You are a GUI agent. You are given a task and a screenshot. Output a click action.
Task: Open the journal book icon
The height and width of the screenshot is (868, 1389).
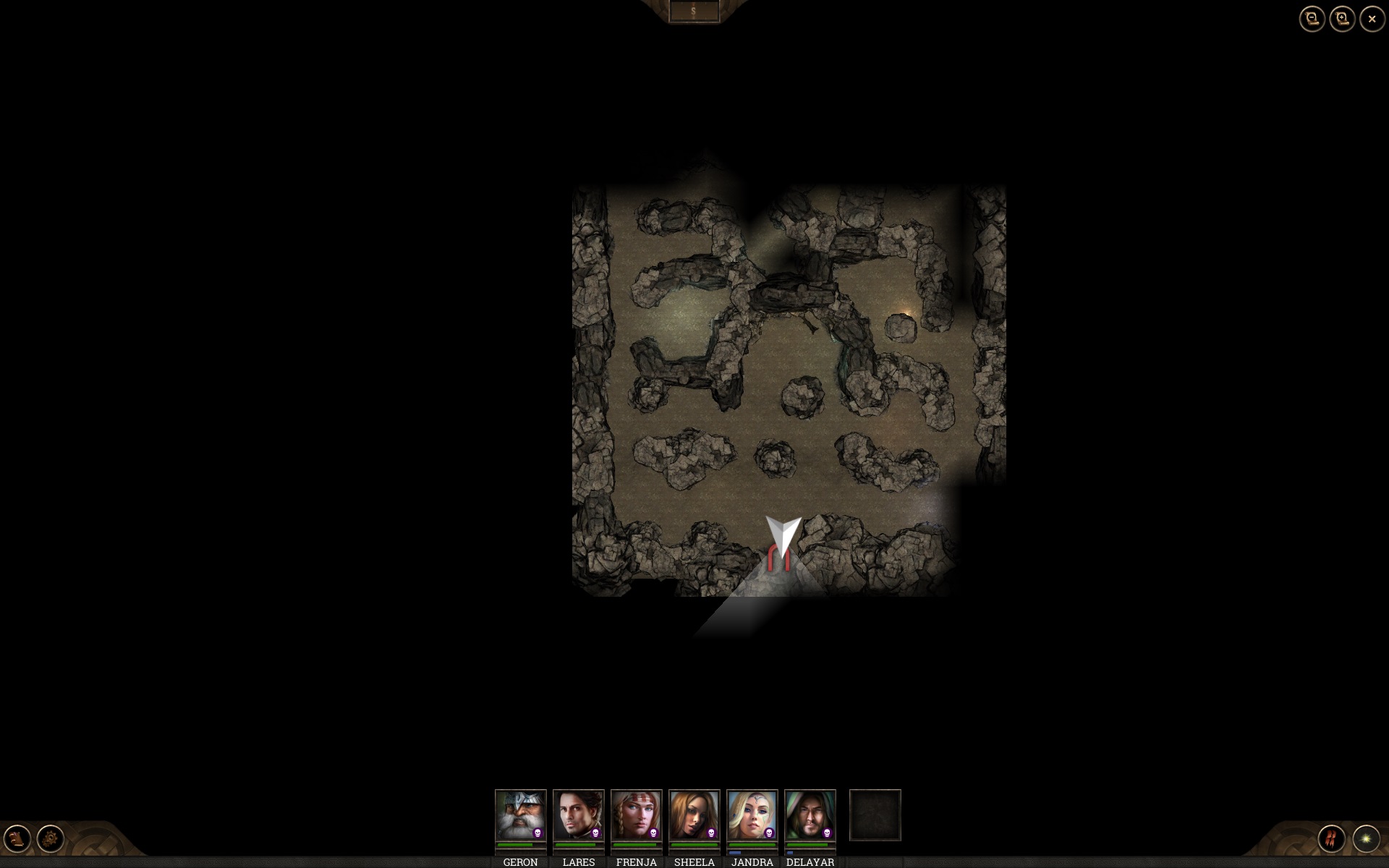17,839
